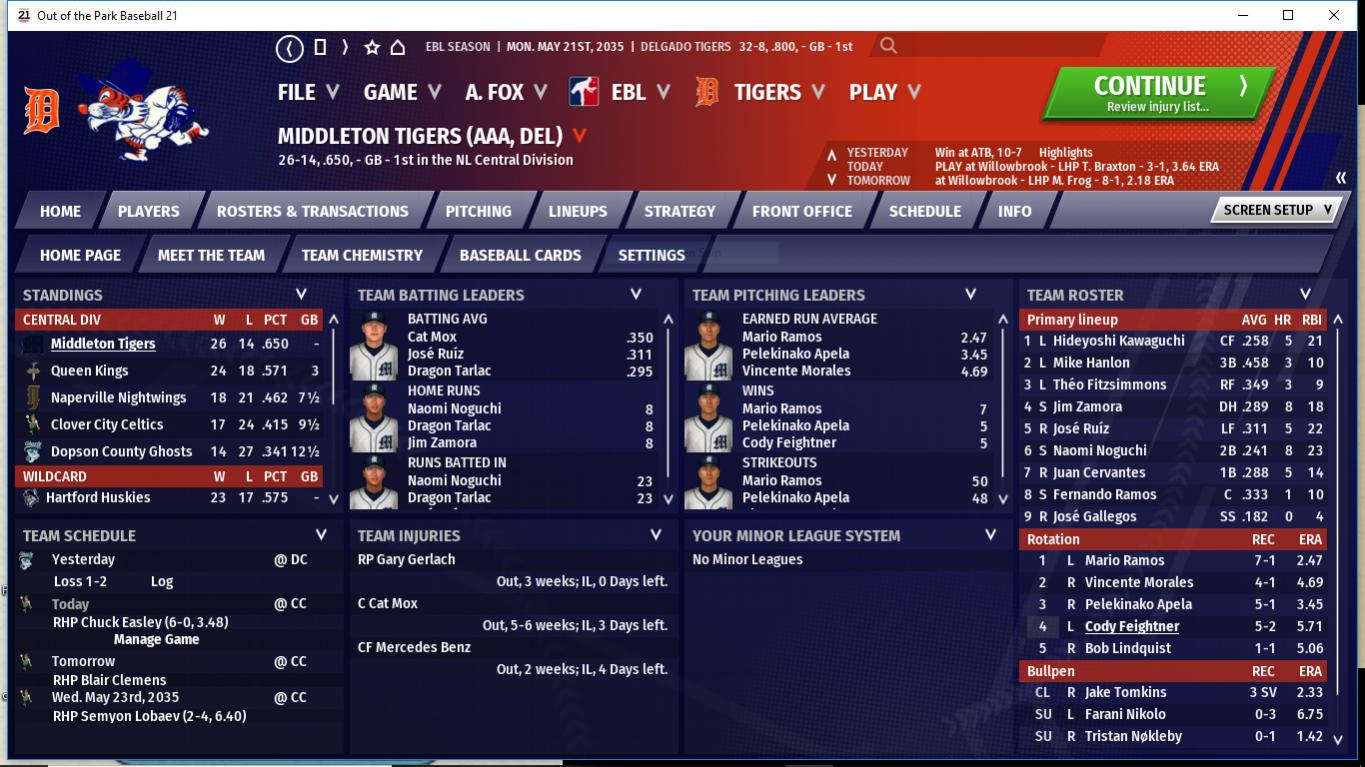Click the search magnifier icon
Viewport: 1365px width, 767px height.
[888, 46]
